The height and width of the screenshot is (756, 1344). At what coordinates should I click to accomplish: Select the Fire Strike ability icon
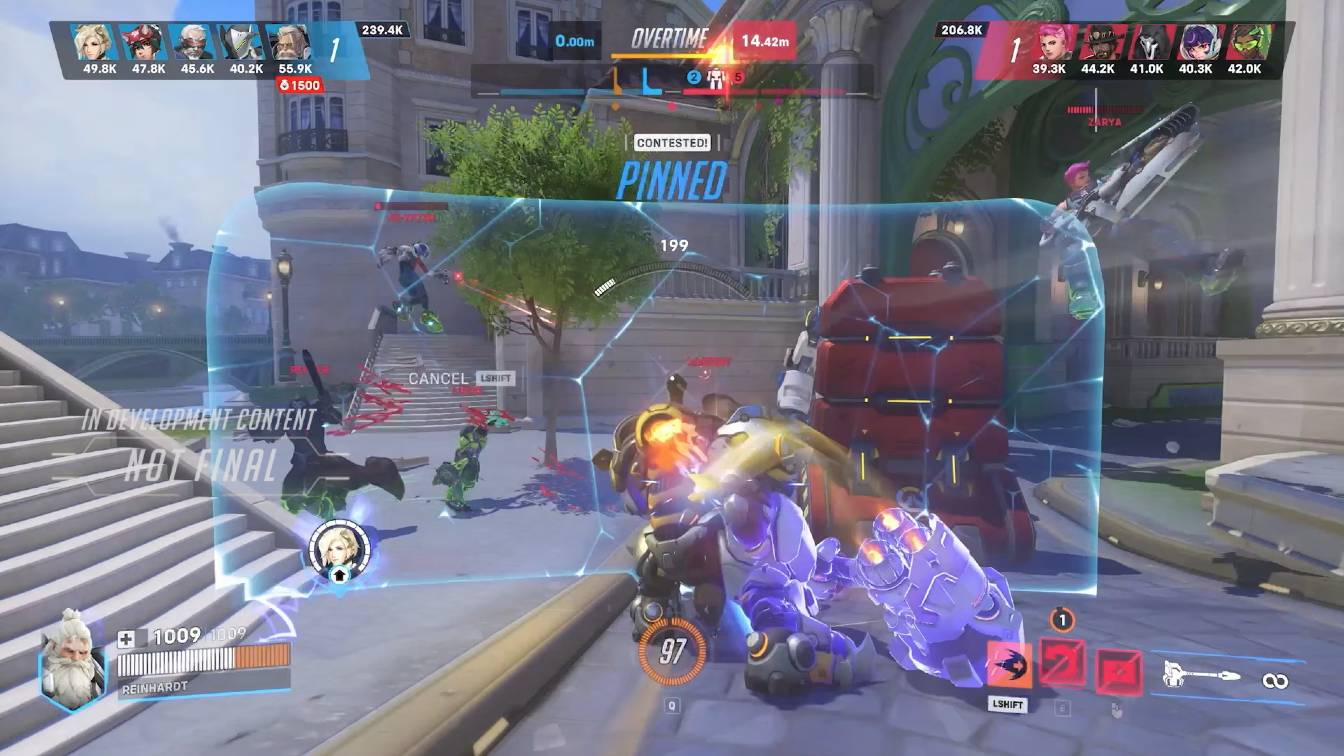click(x=1062, y=661)
